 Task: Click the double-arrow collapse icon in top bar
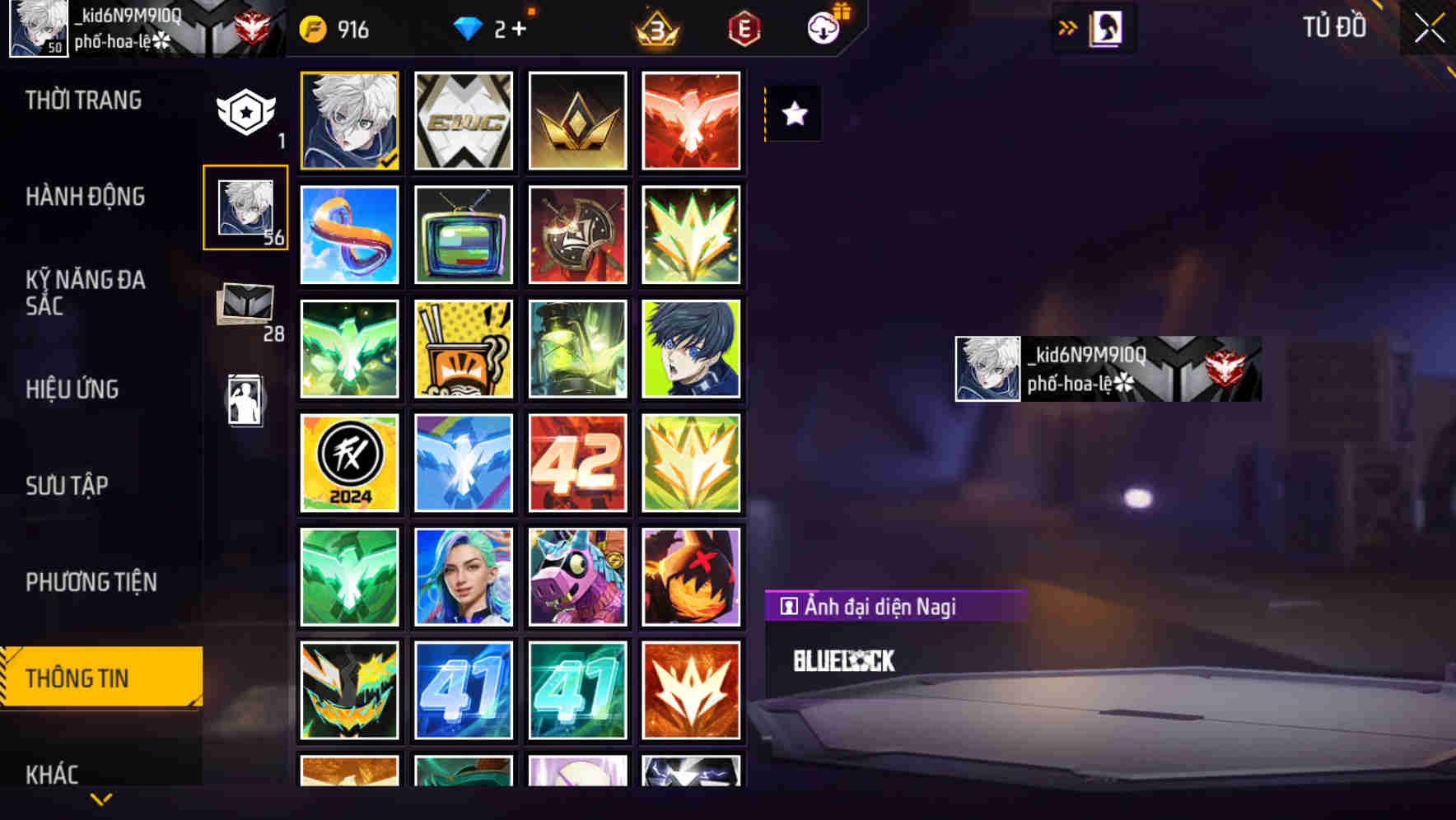[x=1068, y=26]
